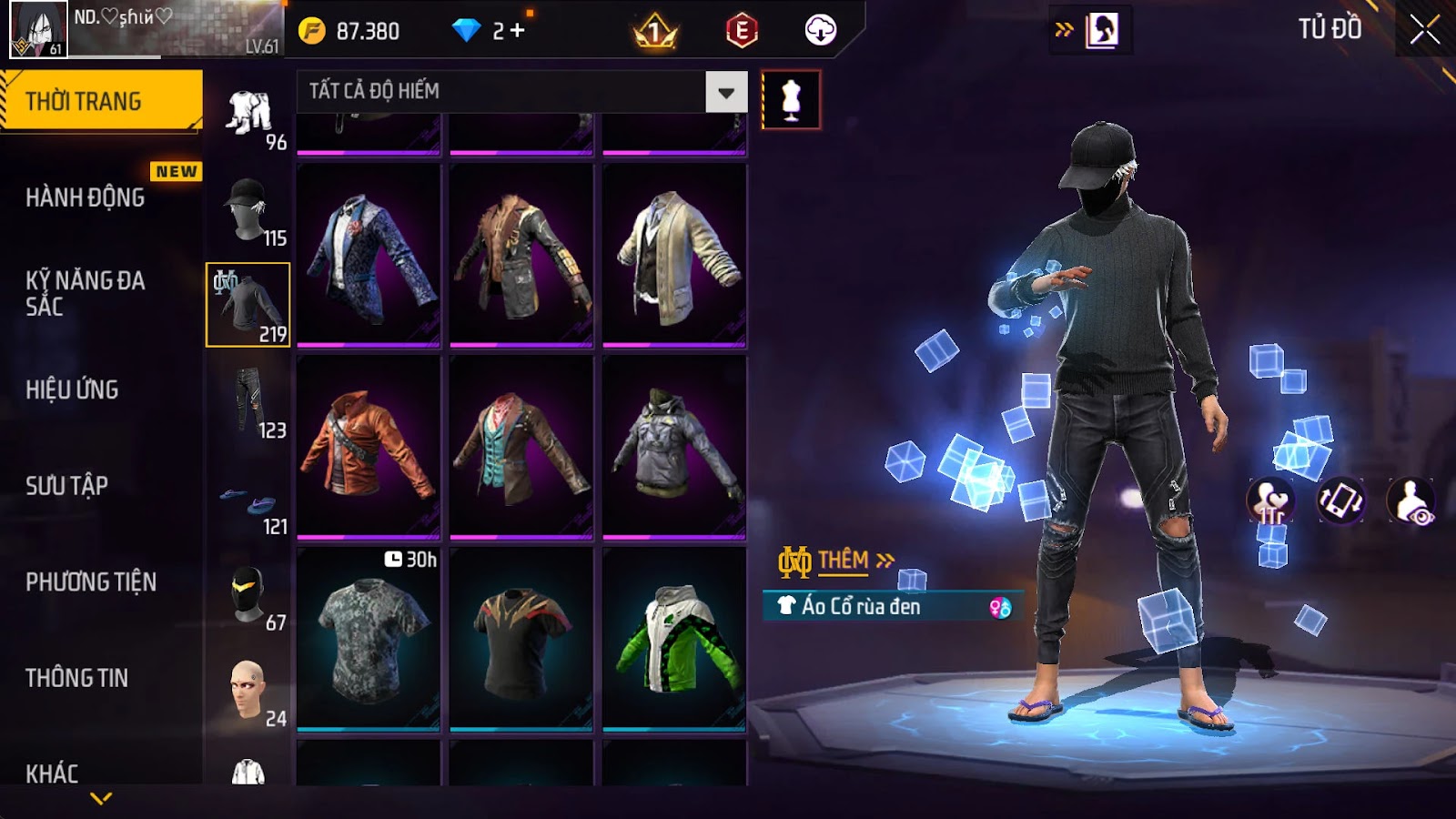Choose the camo t-shirt with 30h timer

point(369,639)
